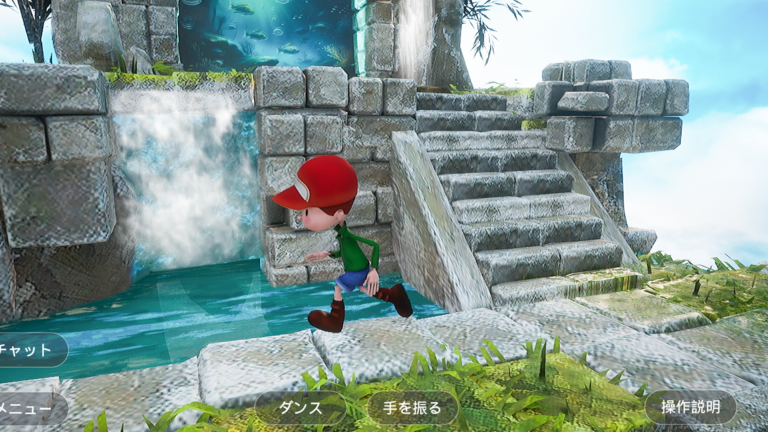Open the メニュー menu button

[x=30, y=408]
